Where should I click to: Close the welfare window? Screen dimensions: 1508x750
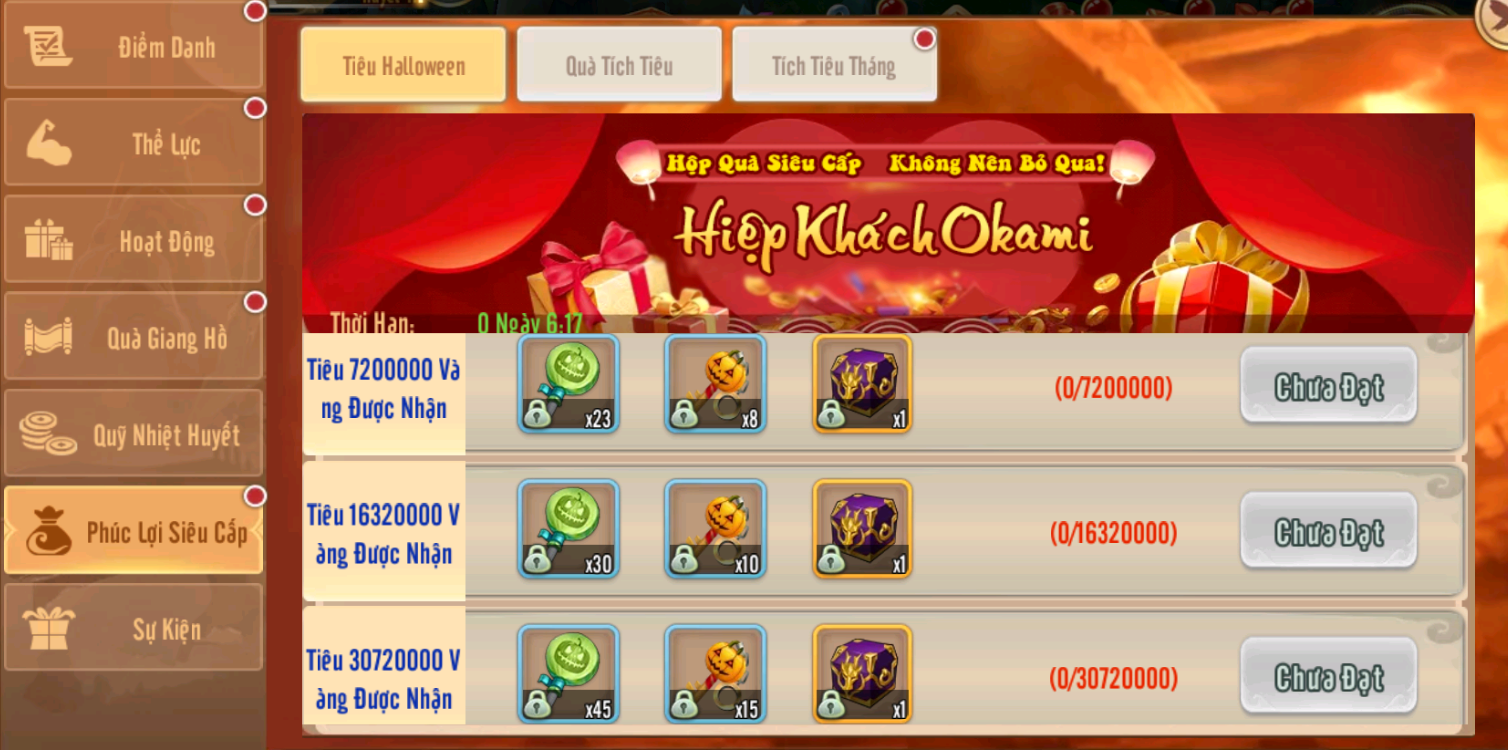pos(1496,18)
